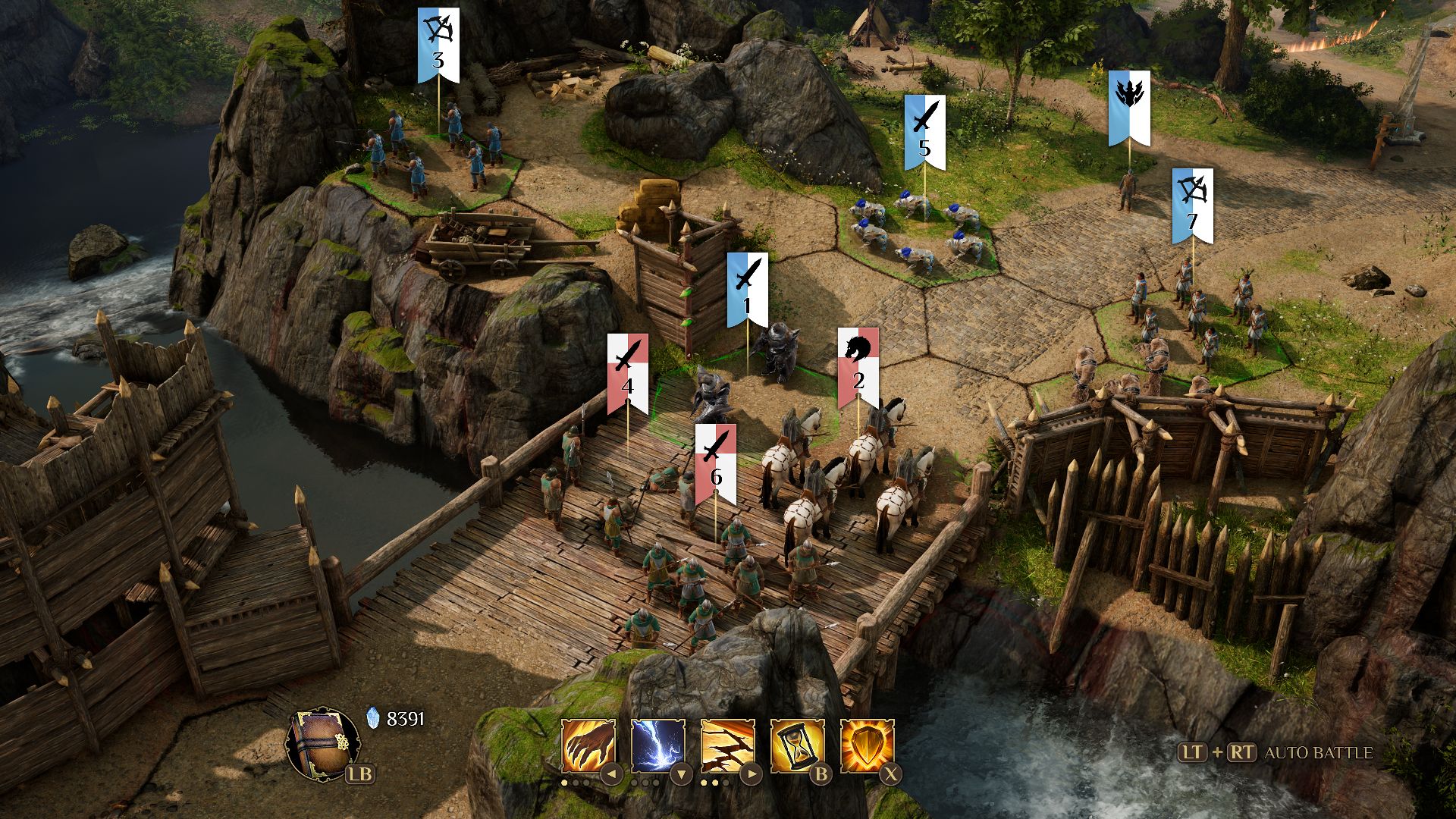Select the blue archer banner numbered 3
Viewport: 1456px width, 819px height.
point(438,45)
